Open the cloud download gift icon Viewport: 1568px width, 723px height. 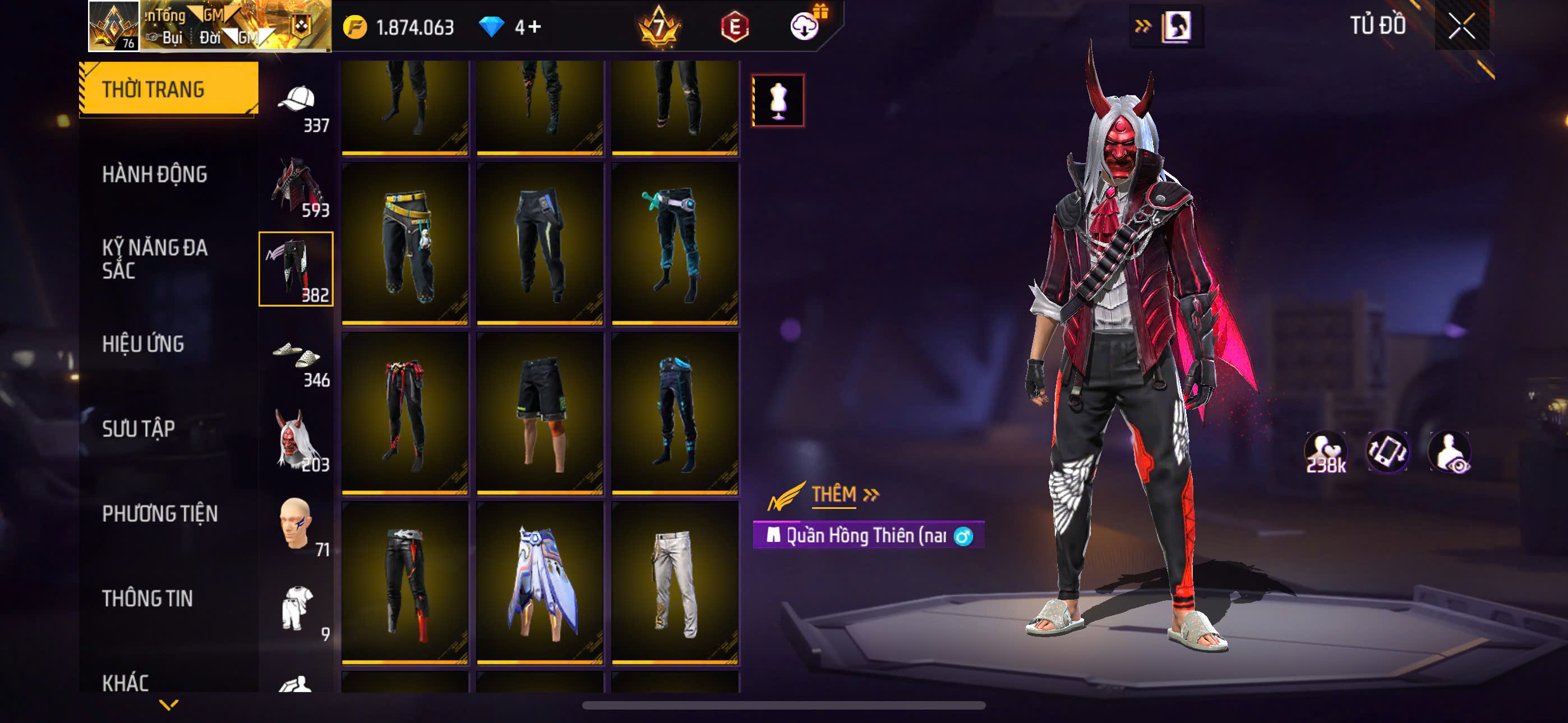pyautogui.click(x=805, y=26)
